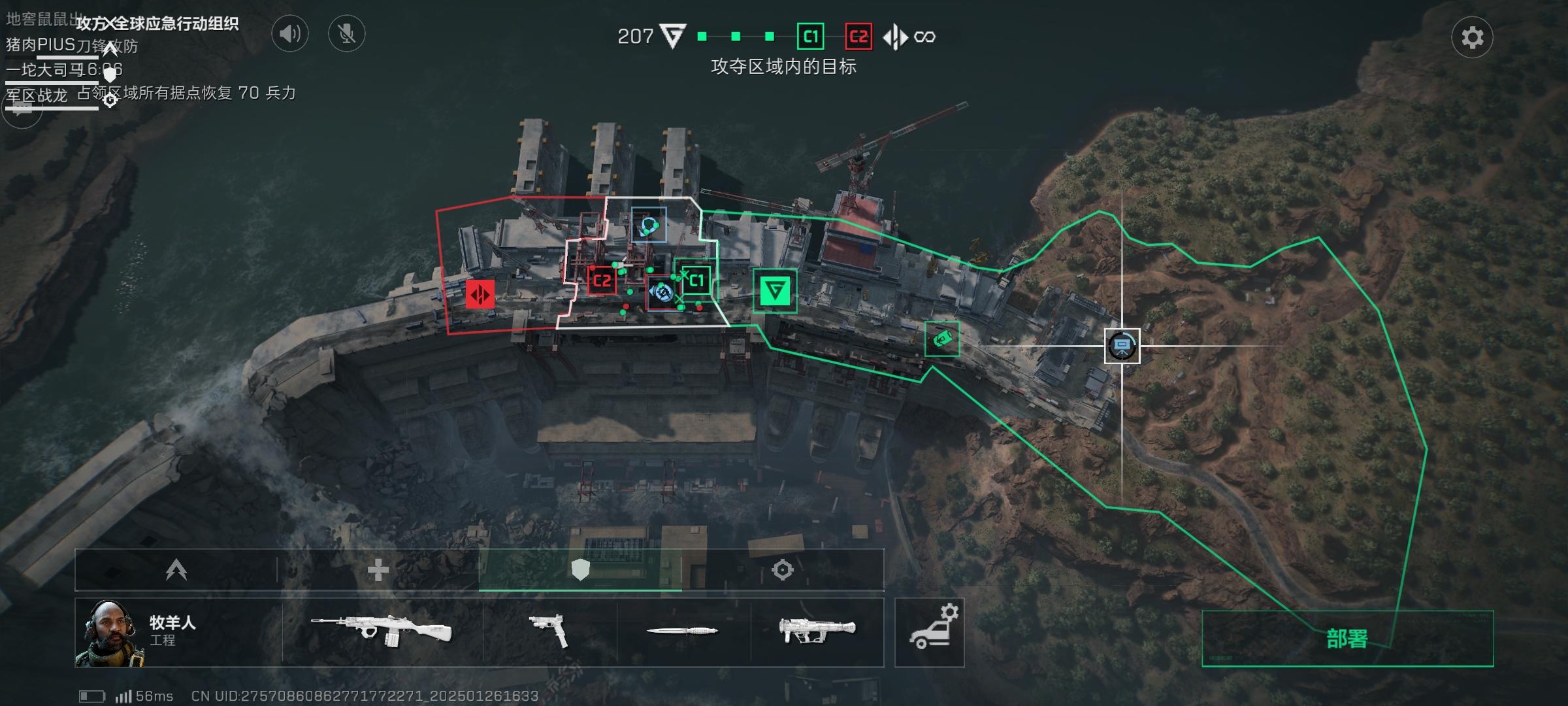1568x706 pixels.
Task: Select the spawn point marker under the crosshair
Action: tap(1122, 346)
